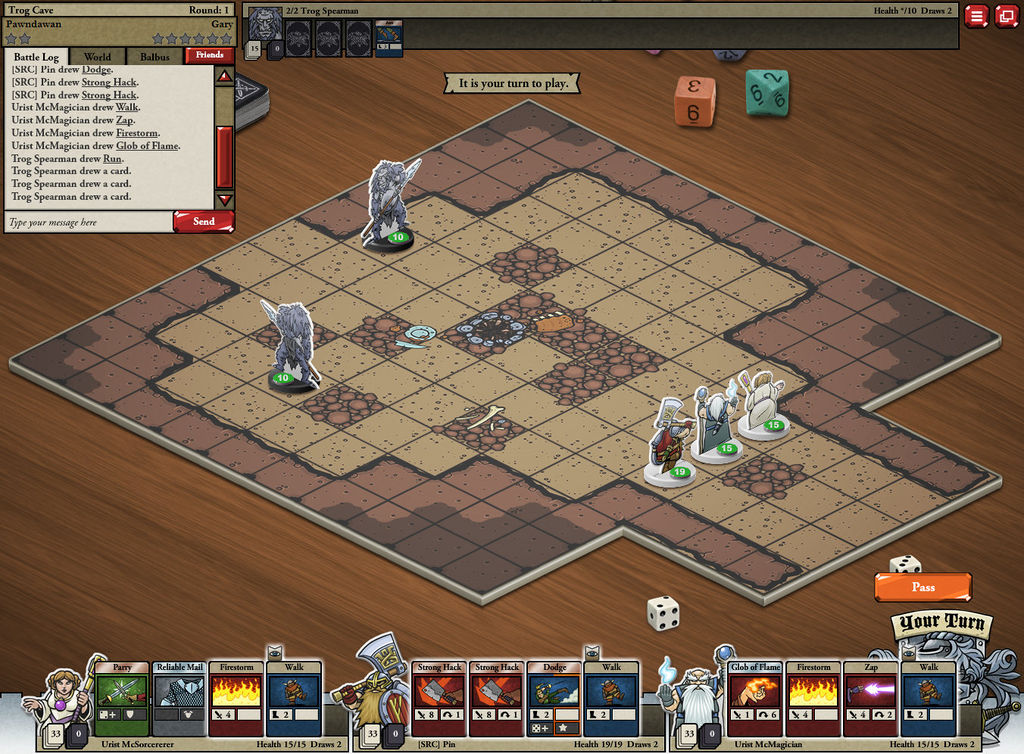Open the Glob of Flame link in log
The image size is (1024, 754).
coord(148,146)
